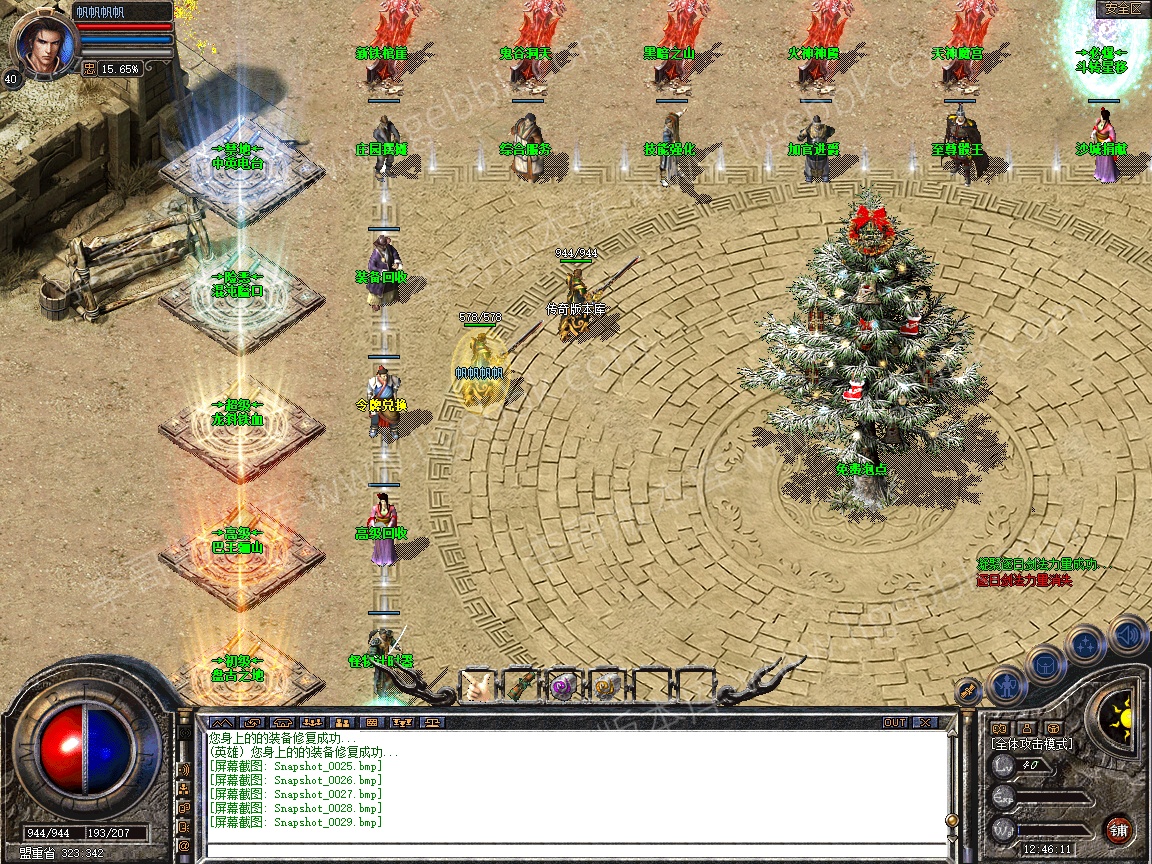This screenshot has height=864, width=1152.
Task: Click the OUT button on the chat bar
Action: 894,722
